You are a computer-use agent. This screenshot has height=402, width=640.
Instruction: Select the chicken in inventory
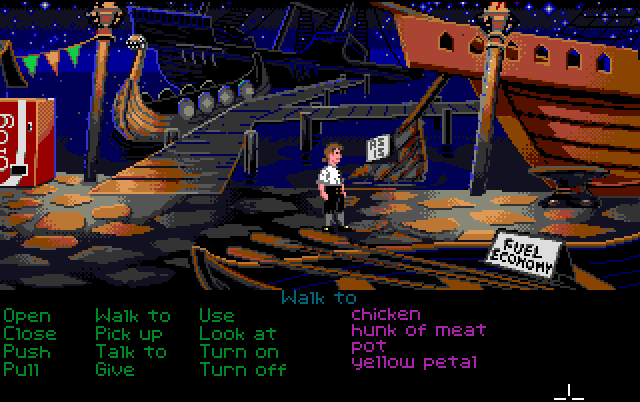[386, 314]
